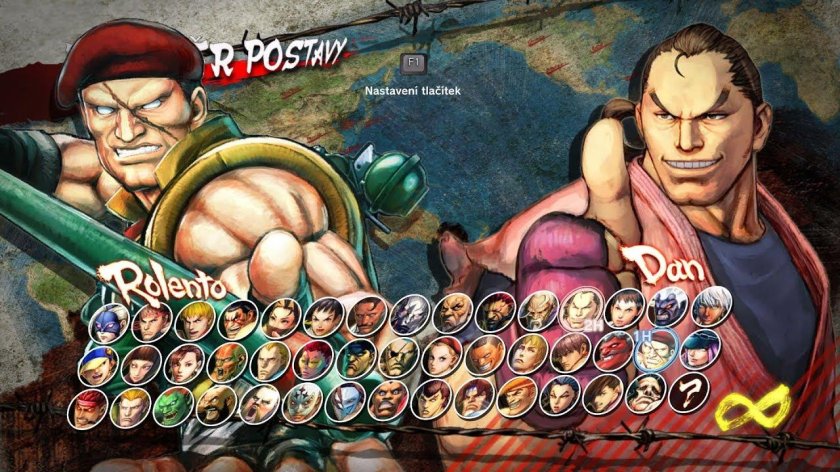
Task: Pick the masked Decapre portrait
Action: coord(109,322)
